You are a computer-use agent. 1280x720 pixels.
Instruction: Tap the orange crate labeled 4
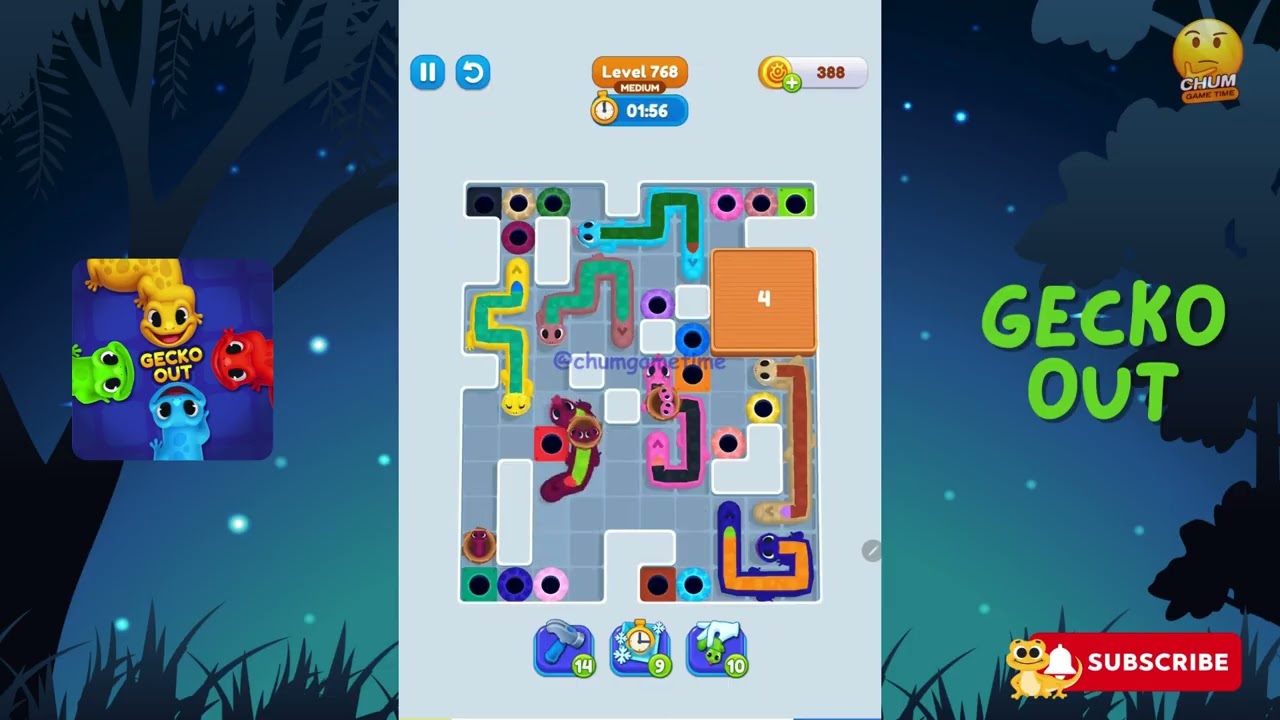(764, 300)
